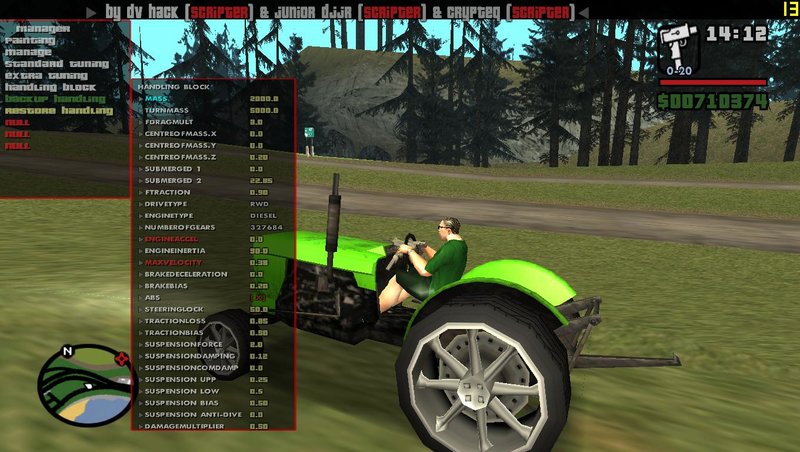This screenshot has width=800, height=452.
Task: Toggle the ABS checkbox
Action: [258, 297]
